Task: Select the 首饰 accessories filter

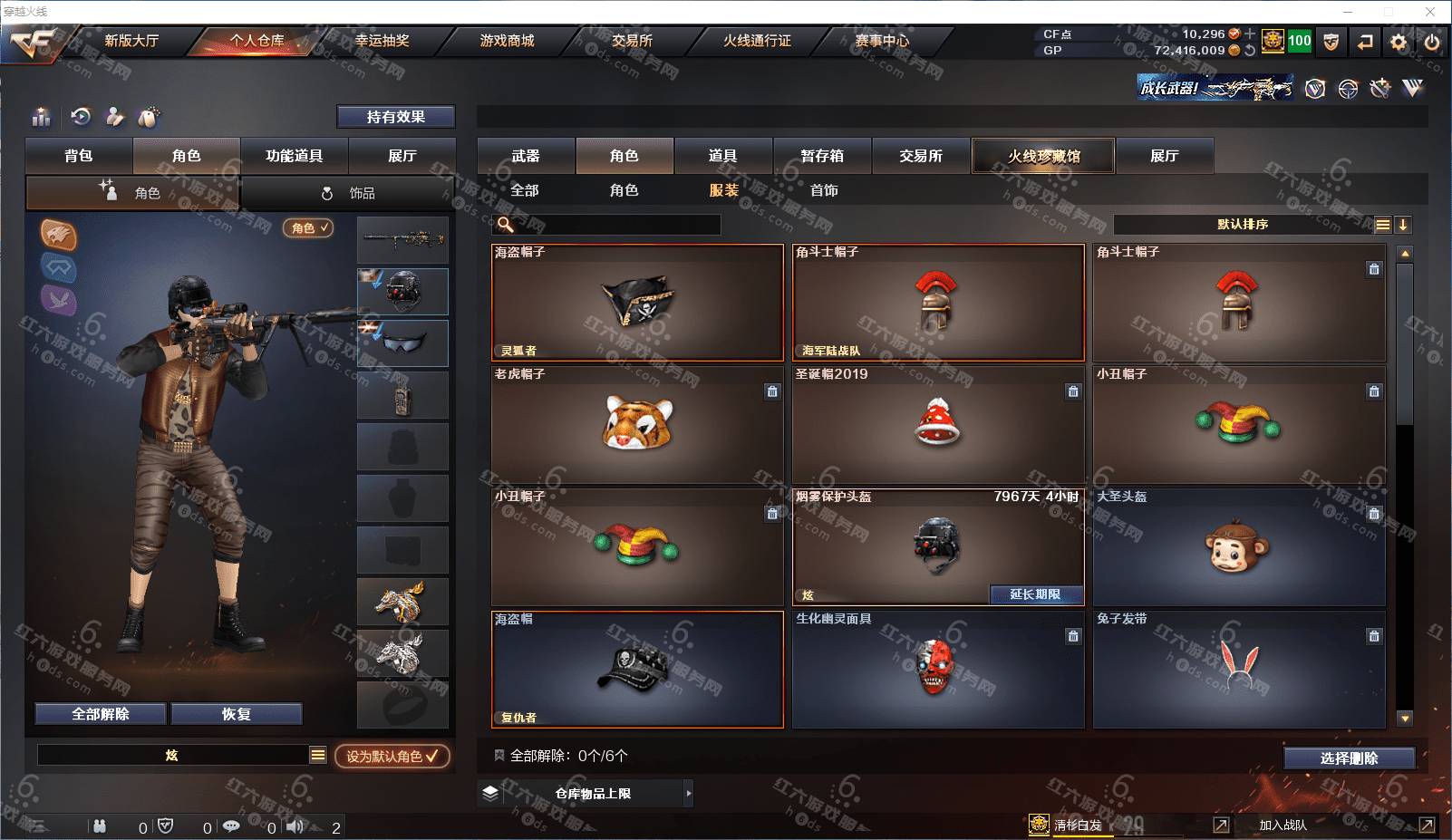Action: (x=824, y=190)
